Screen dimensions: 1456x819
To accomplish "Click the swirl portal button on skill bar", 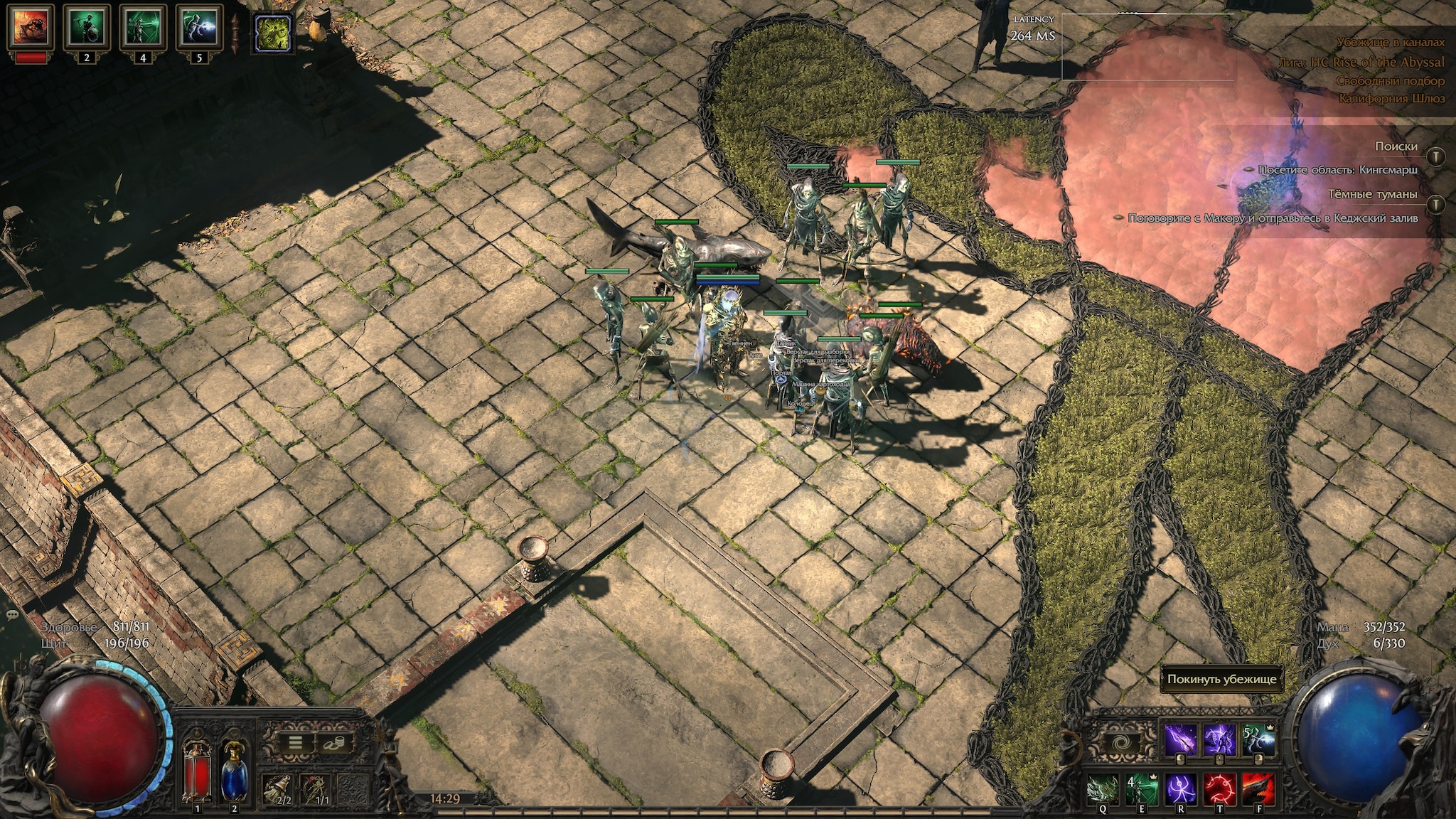I will pos(1123,742).
